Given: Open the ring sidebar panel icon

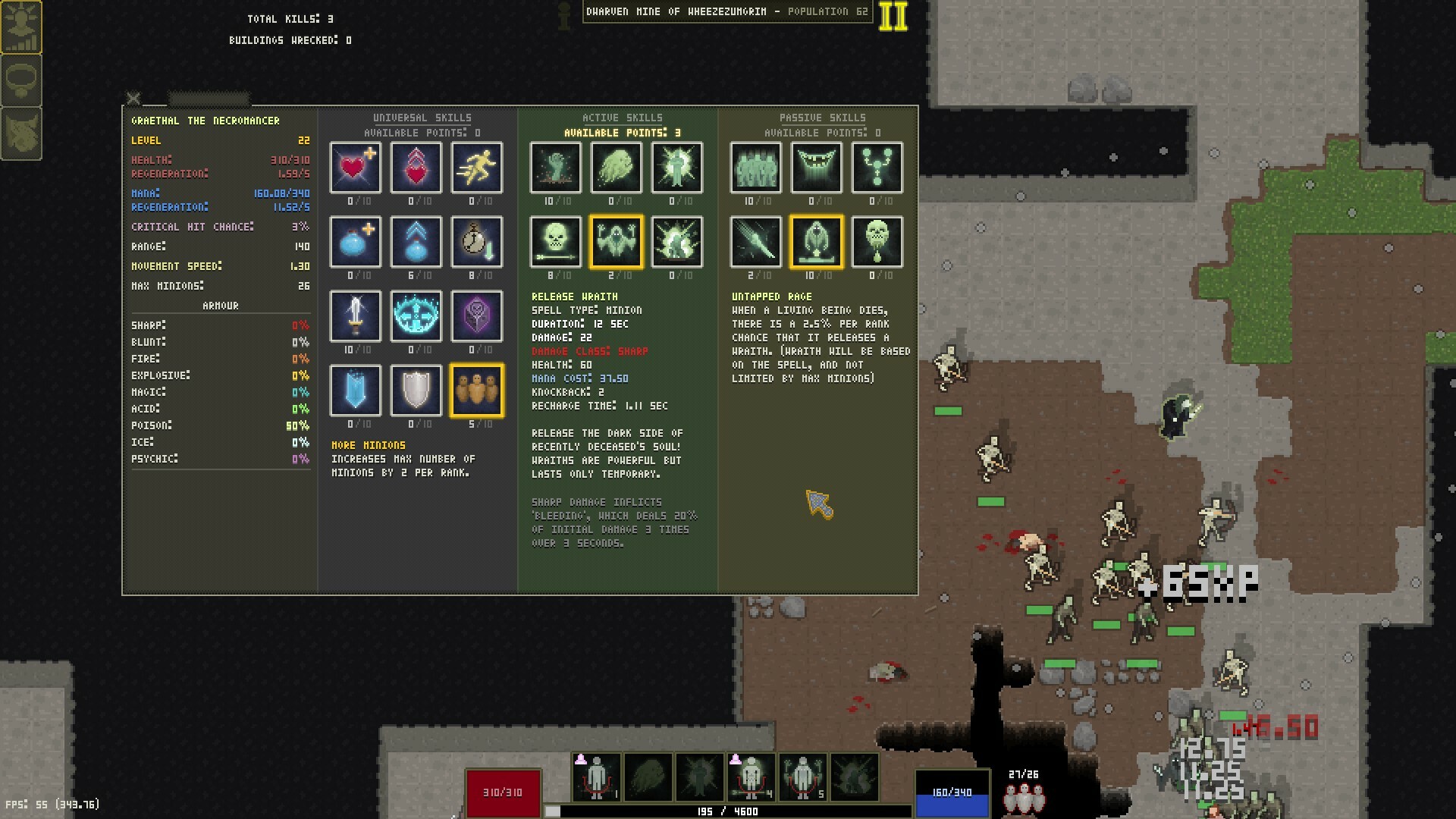Looking at the screenshot, I should pos(22,80).
